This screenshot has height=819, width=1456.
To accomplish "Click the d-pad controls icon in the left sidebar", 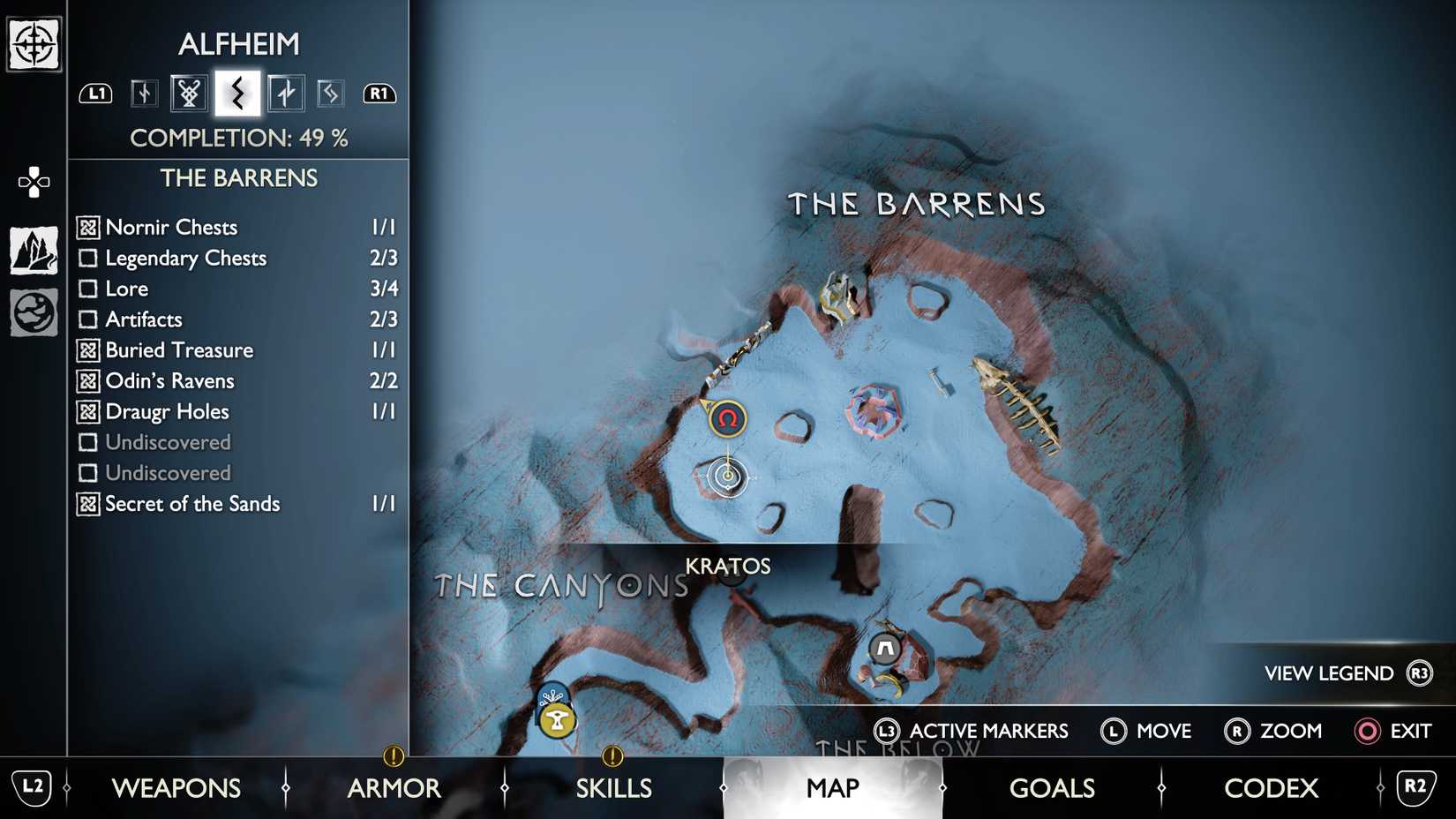I will pyautogui.click(x=33, y=181).
